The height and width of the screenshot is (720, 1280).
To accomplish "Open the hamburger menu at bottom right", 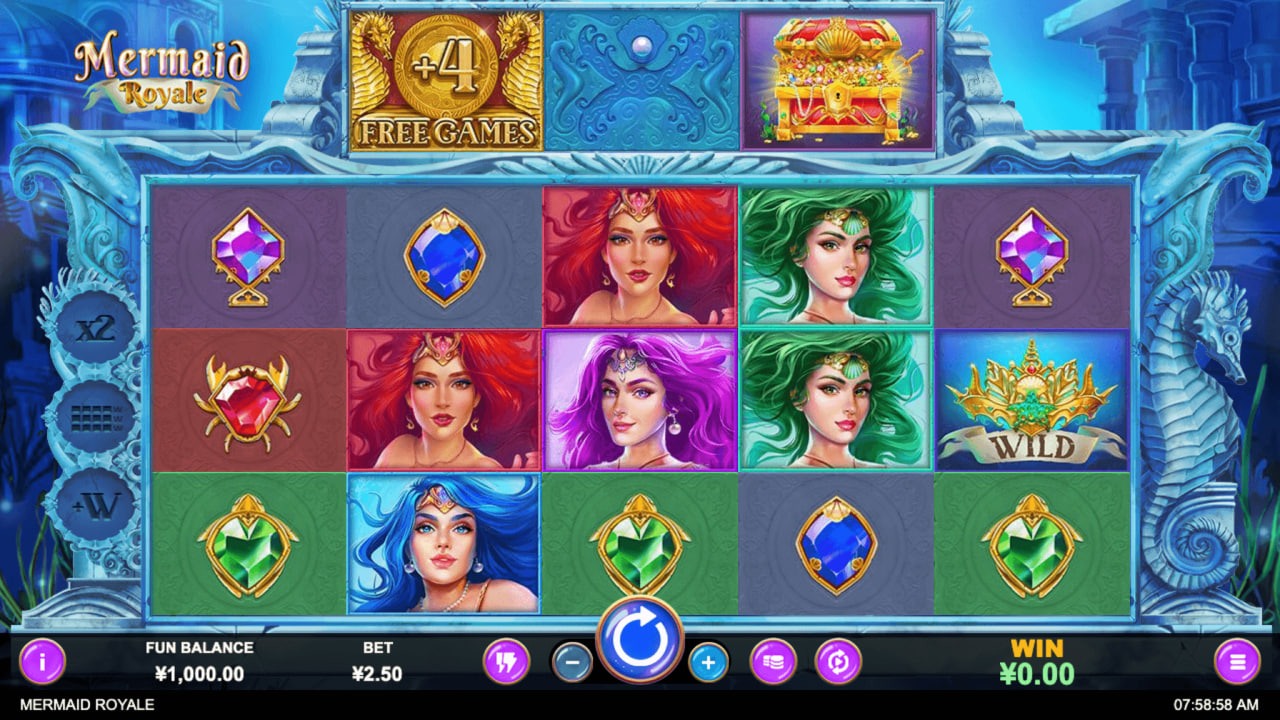I will tap(1239, 663).
